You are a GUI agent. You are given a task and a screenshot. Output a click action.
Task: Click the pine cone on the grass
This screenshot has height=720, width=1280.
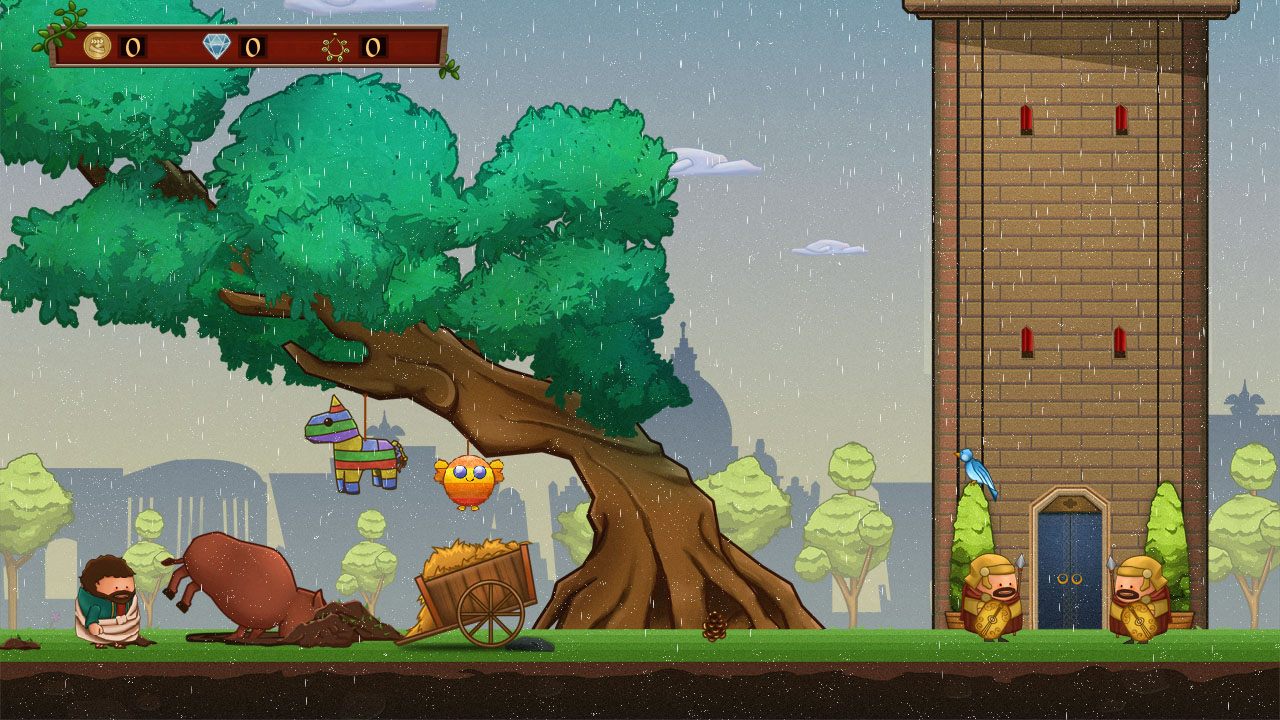point(716,626)
